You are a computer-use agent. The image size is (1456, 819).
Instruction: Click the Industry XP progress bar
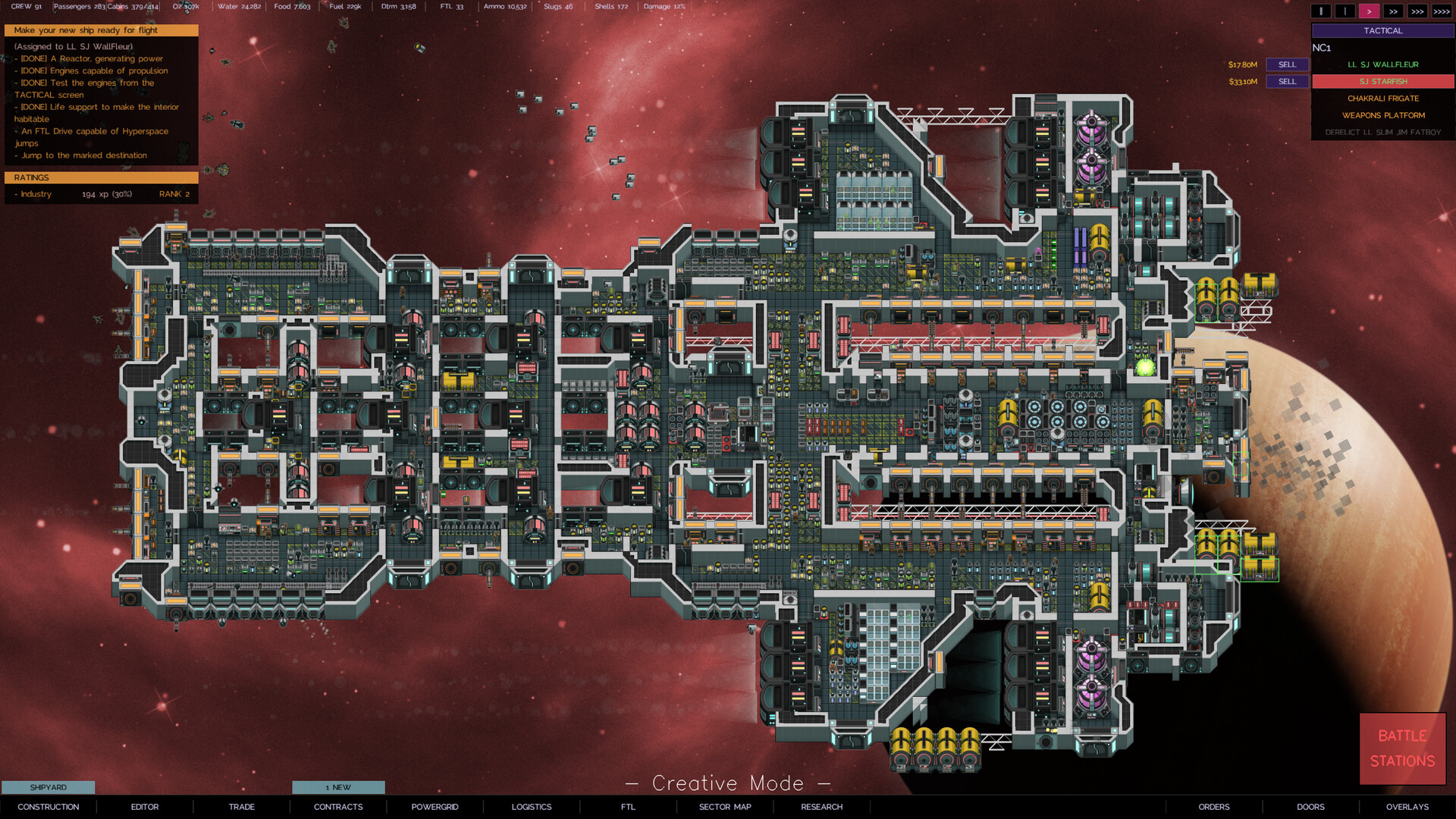[101, 193]
